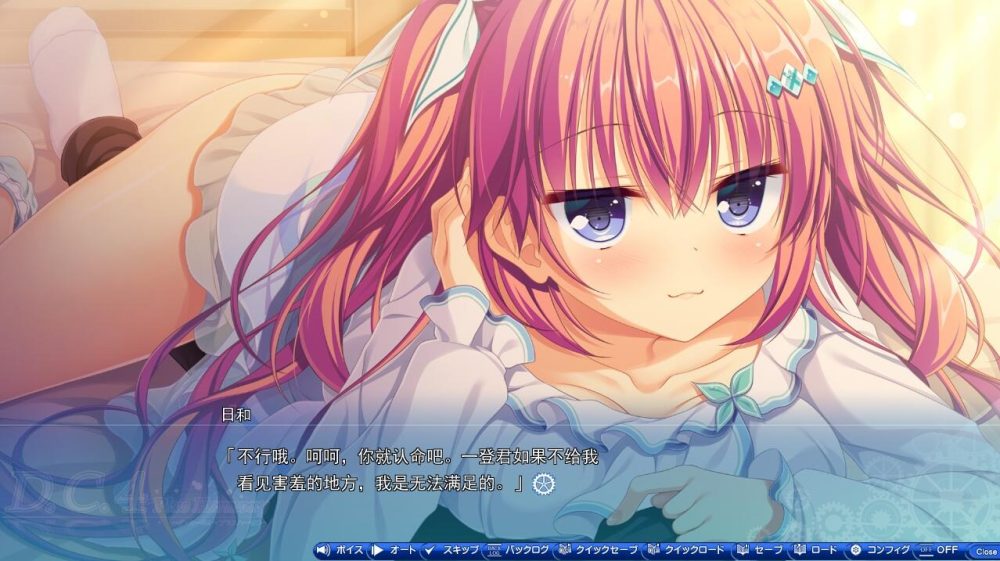
Task: Open the バックログ backlog
Action: (x=518, y=550)
